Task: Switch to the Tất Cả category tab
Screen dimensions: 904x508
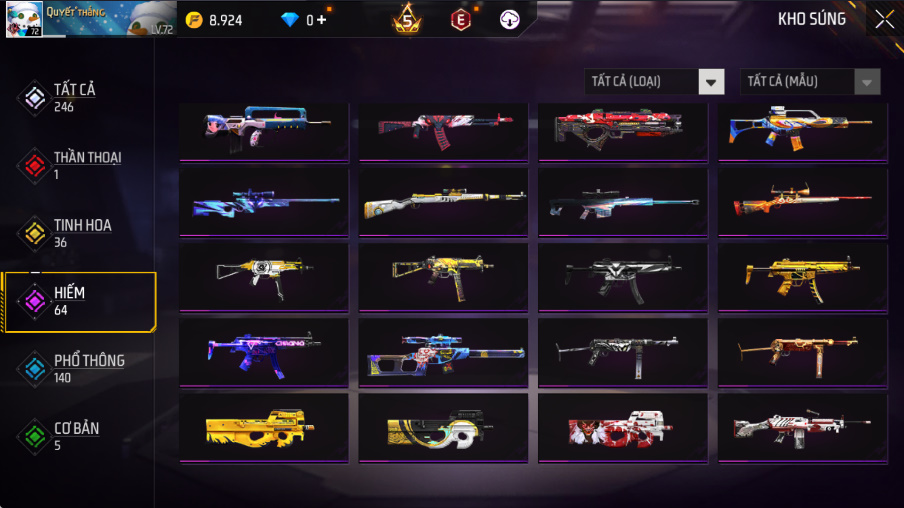Action: (75, 96)
